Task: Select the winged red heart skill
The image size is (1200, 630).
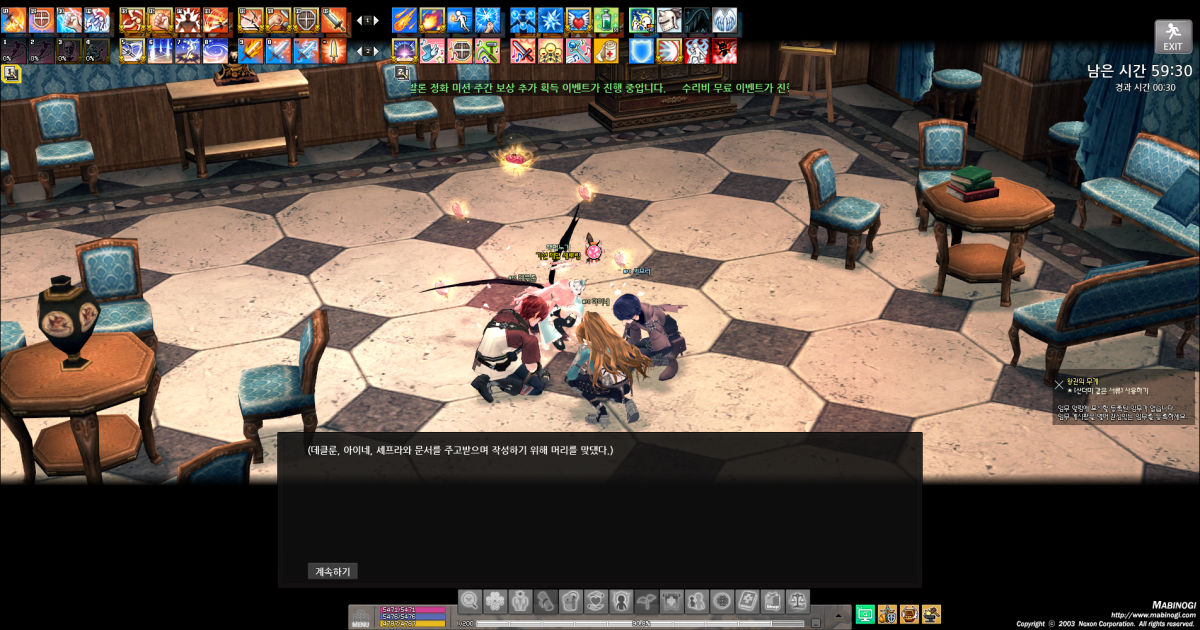Action: click(578, 20)
